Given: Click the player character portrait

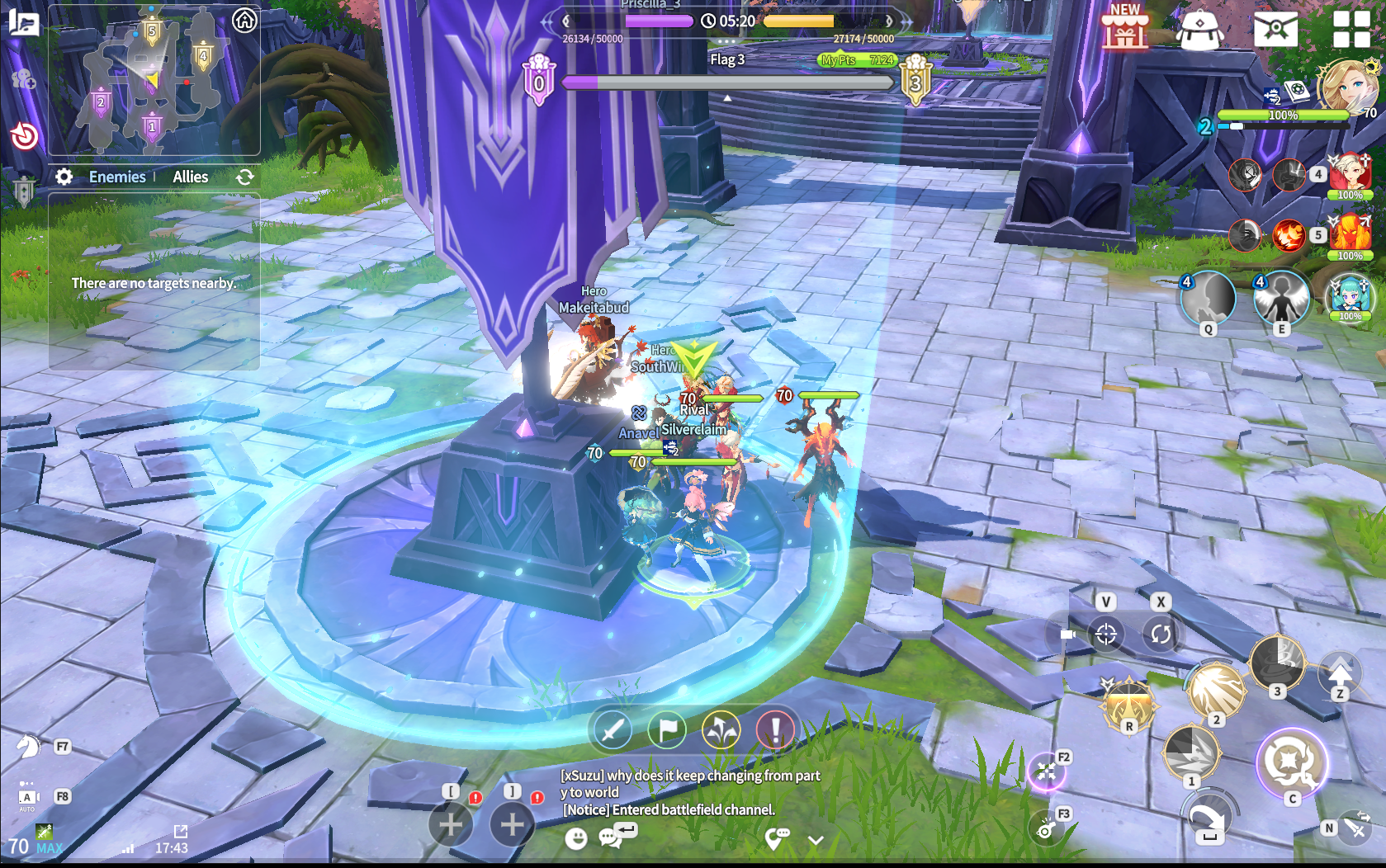Looking at the screenshot, I should [x=1345, y=85].
